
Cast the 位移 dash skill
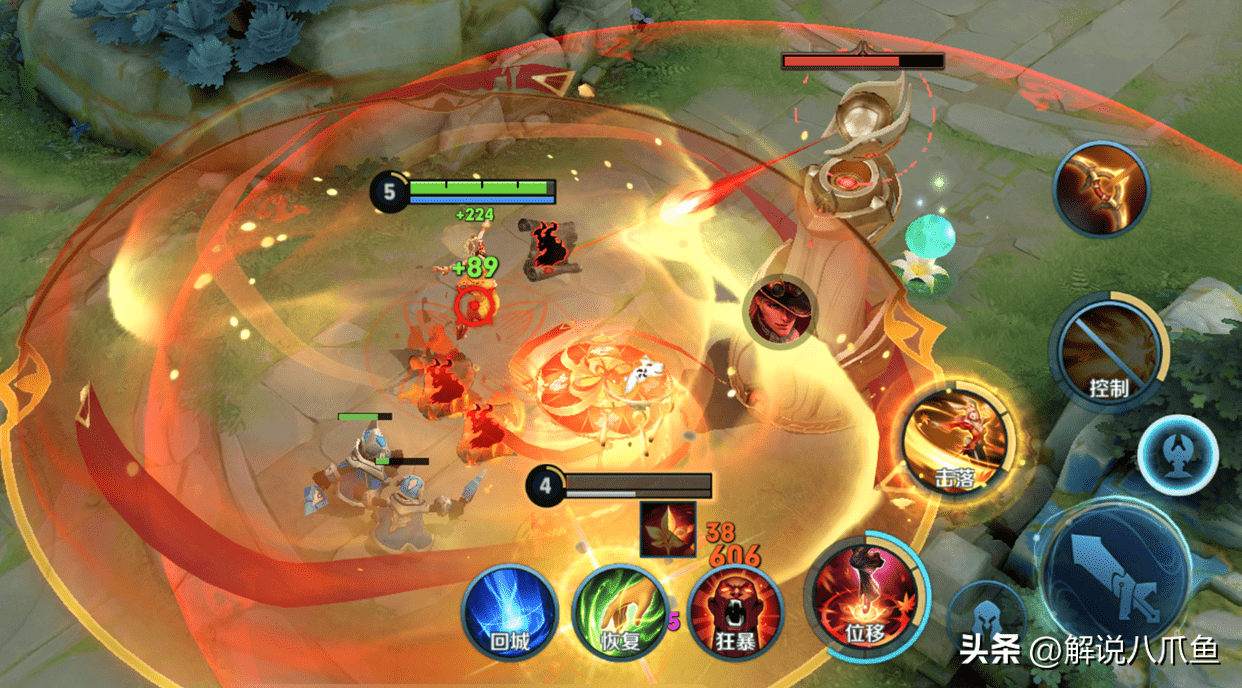click(x=866, y=594)
